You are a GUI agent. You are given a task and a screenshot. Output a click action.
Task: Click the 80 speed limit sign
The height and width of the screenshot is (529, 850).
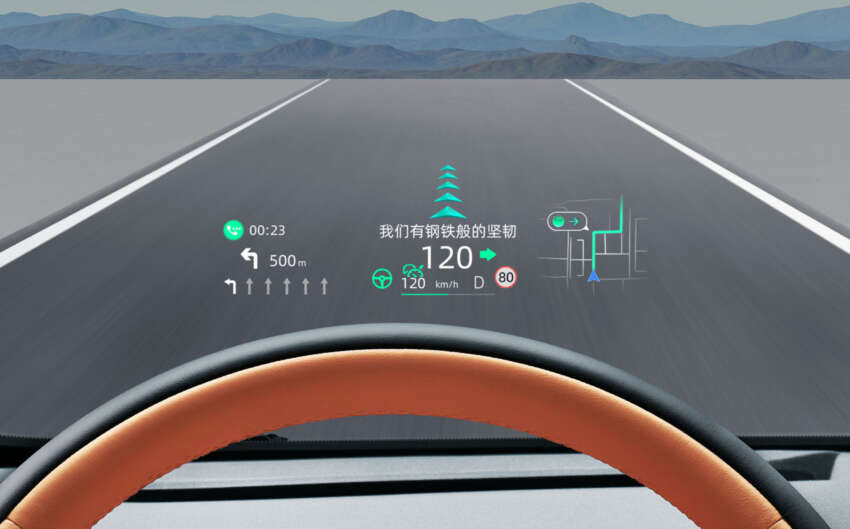(x=506, y=277)
